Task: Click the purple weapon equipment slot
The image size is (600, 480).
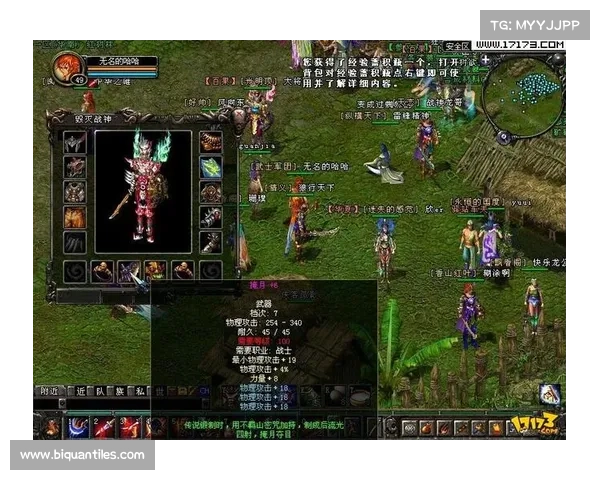Action: pyautogui.click(x=130, y=270)
